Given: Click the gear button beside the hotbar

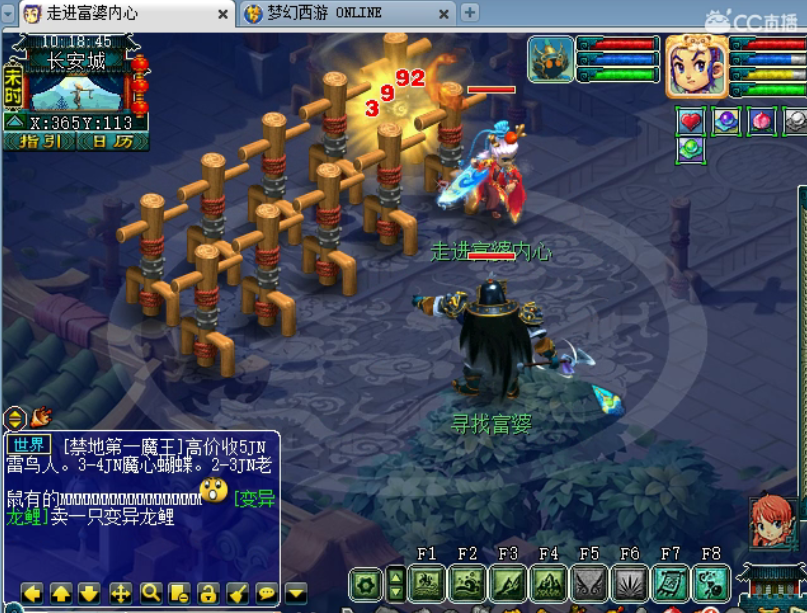Looking at the screenshot, I should click(x=366, y=583).
